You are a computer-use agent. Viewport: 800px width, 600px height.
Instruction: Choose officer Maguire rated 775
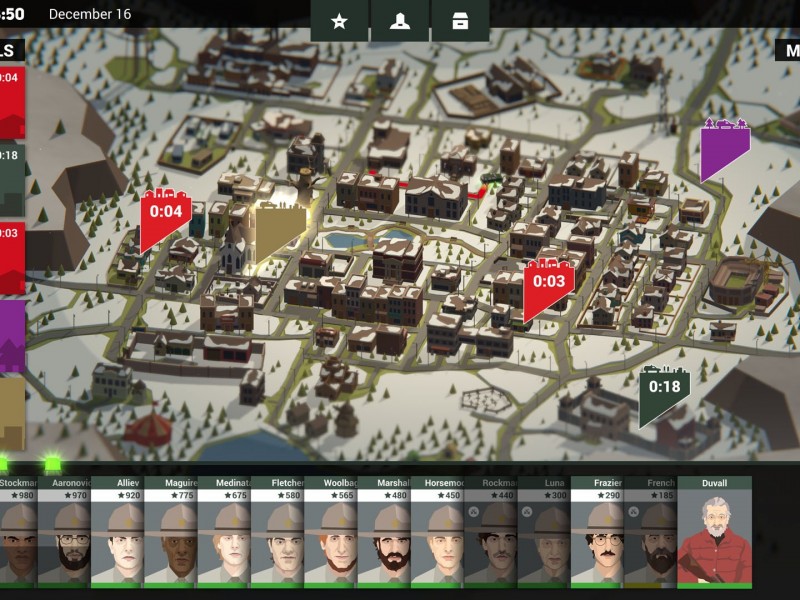coord(171,530)
